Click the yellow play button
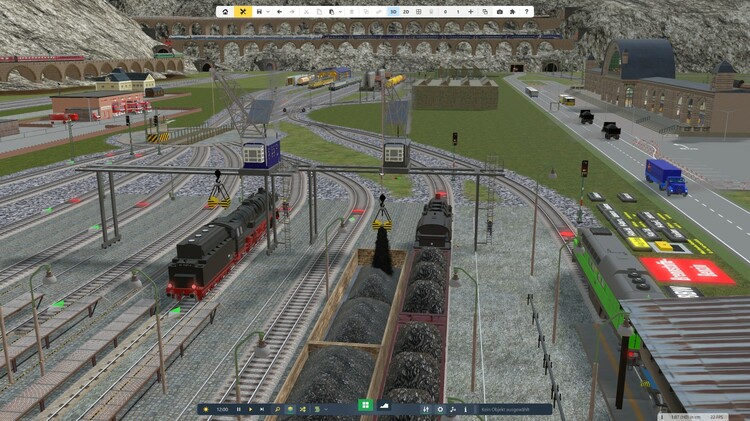 250,409
